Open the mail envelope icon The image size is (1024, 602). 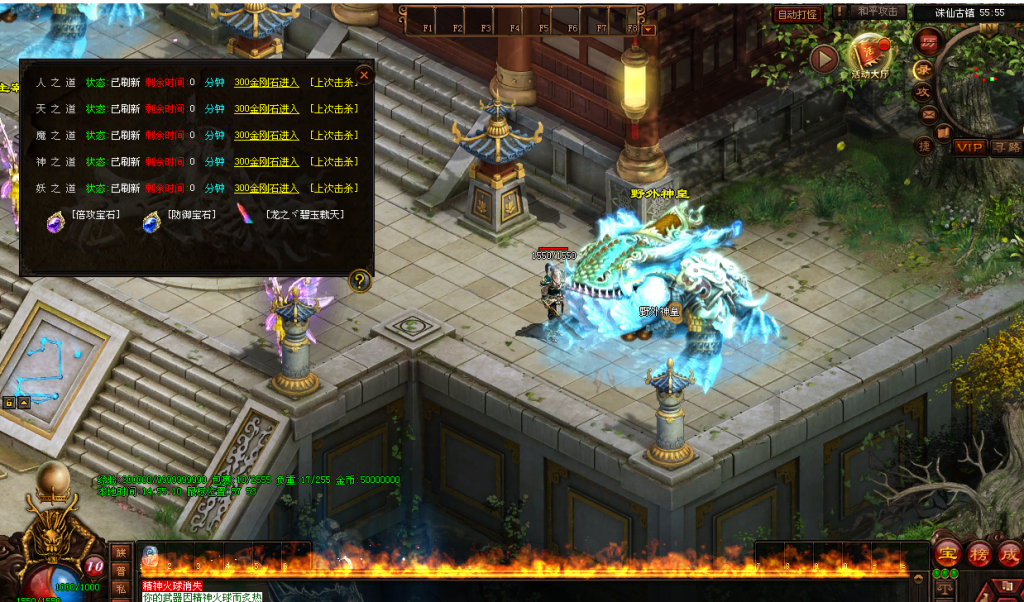(x=928, y=116)
